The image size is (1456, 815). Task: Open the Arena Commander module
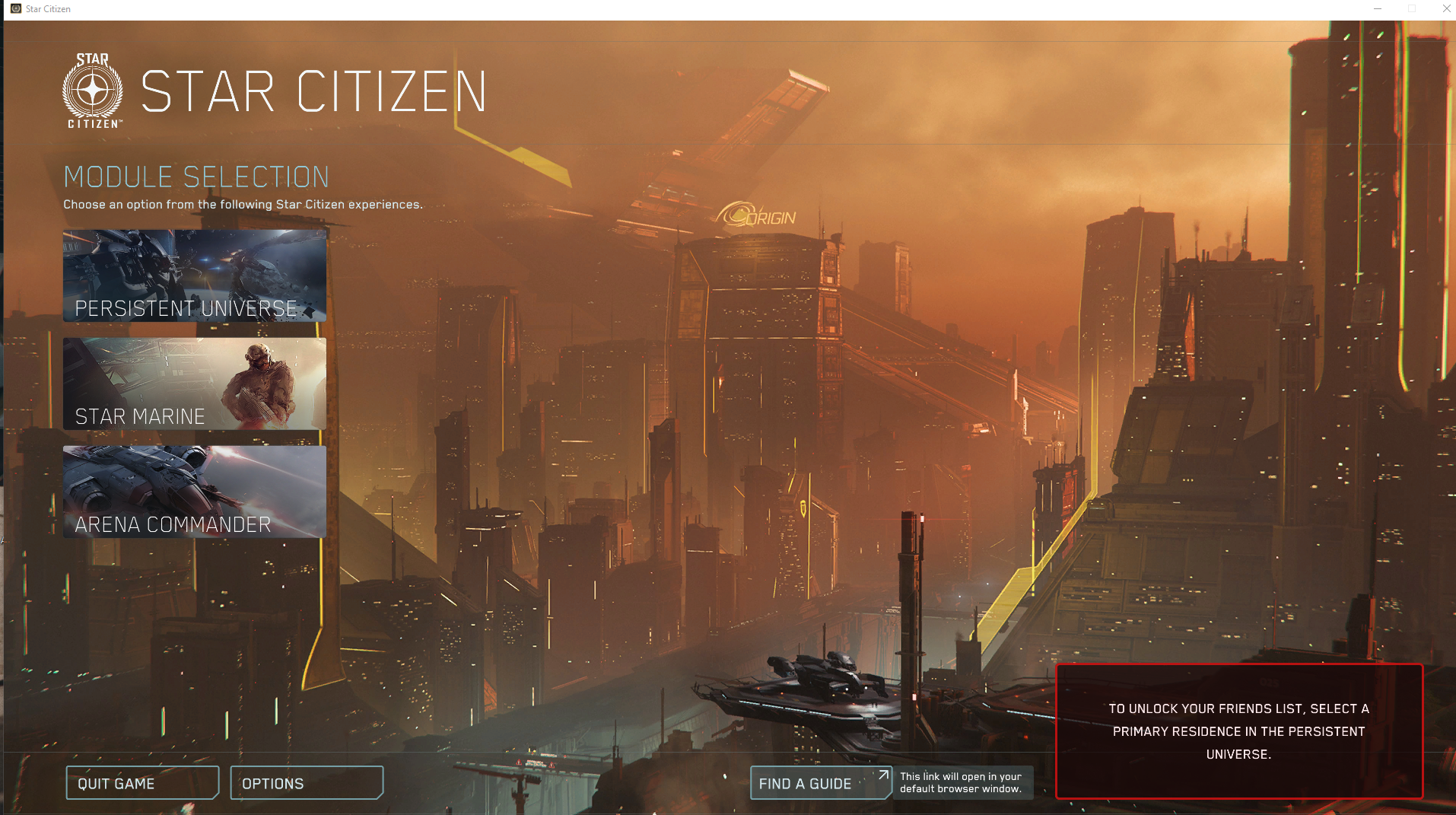point(194,492)
